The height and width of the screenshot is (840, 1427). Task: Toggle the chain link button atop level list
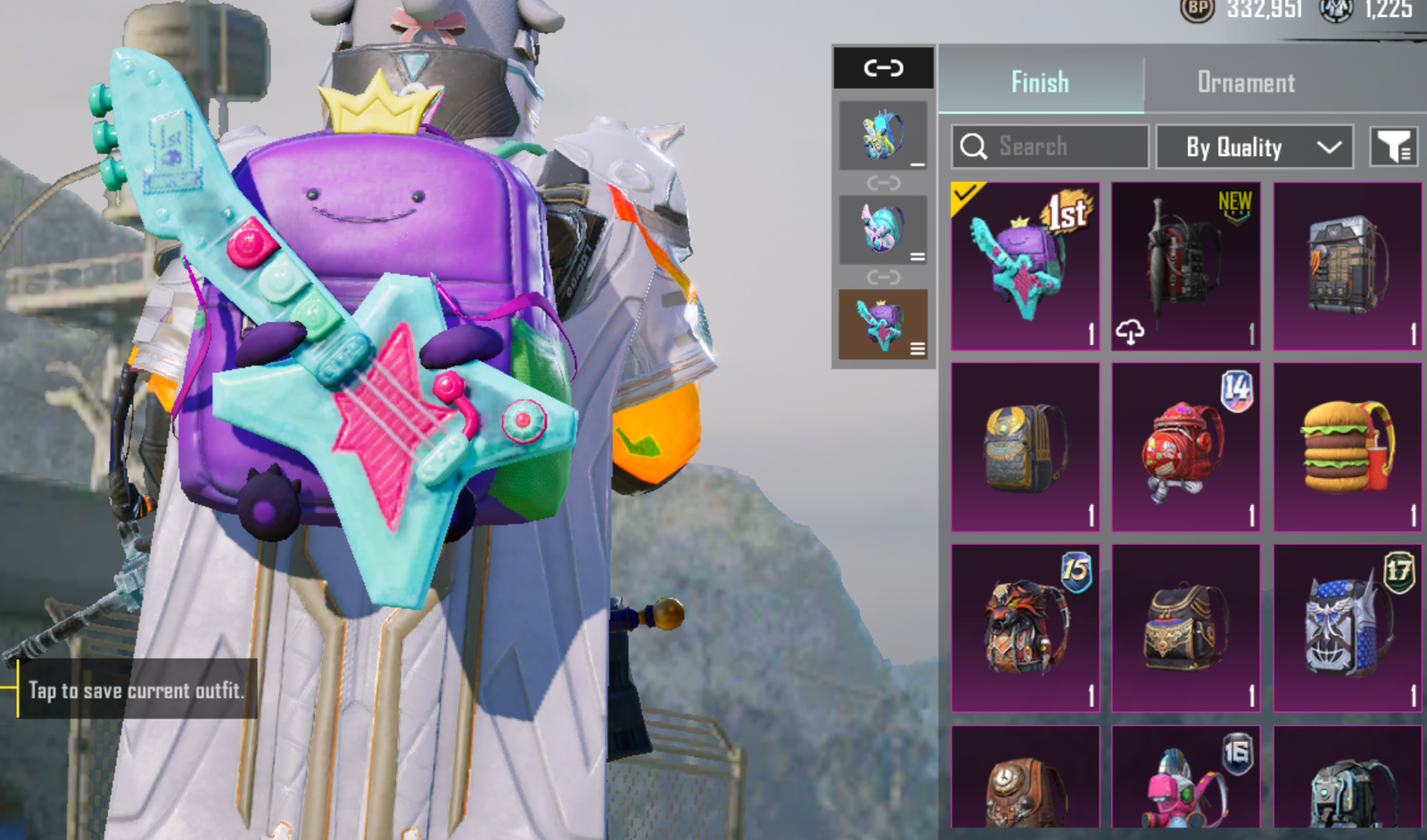click(883, 68)
